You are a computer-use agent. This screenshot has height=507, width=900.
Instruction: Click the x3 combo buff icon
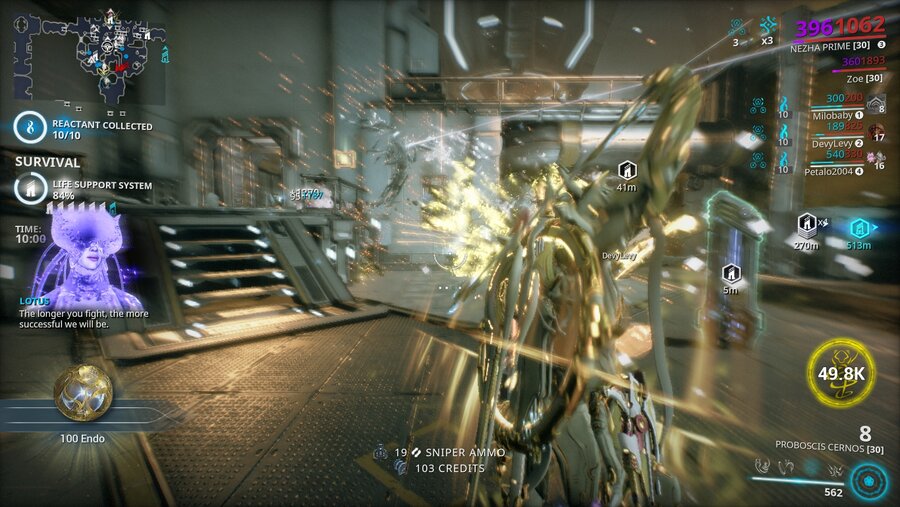point(768,24)
